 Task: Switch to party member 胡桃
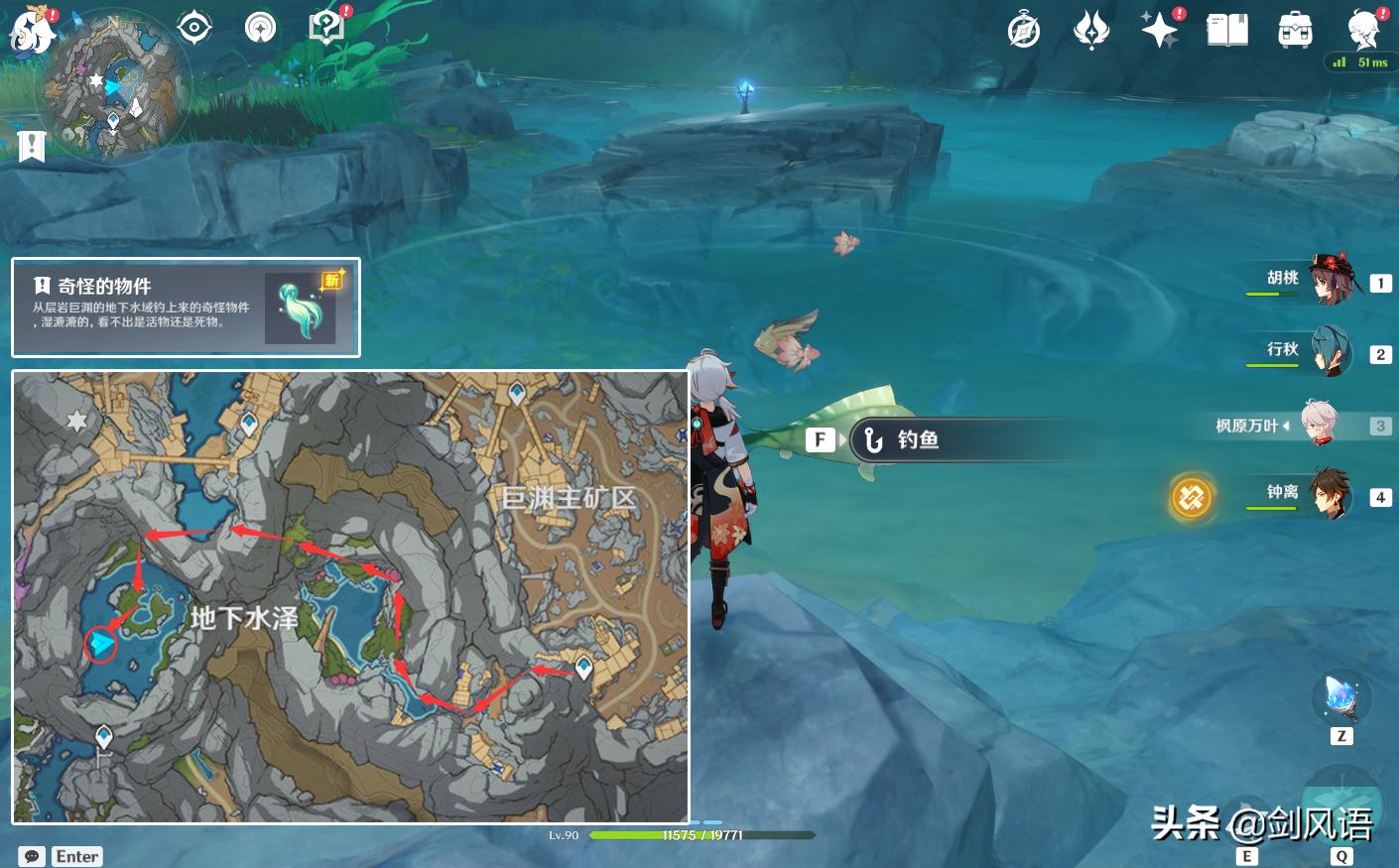pyautogui.click(x=1330, y=282)
